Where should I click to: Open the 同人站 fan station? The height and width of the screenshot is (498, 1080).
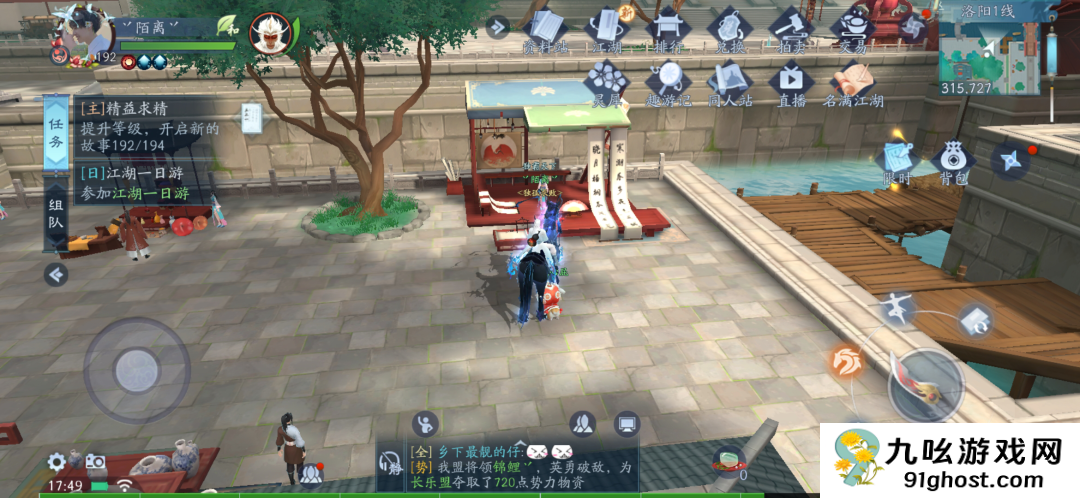point(729,82)
